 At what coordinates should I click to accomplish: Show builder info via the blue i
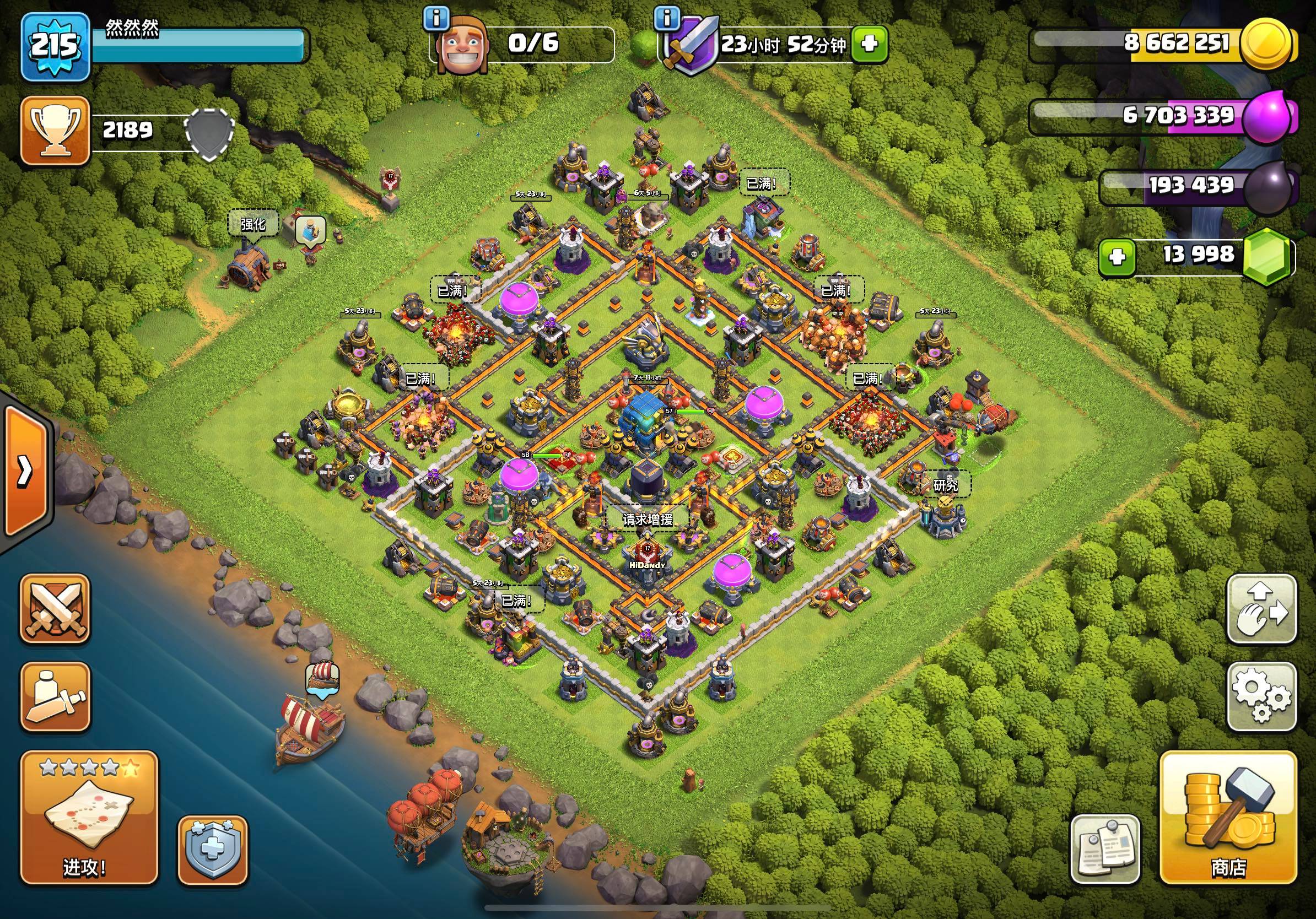436,19
